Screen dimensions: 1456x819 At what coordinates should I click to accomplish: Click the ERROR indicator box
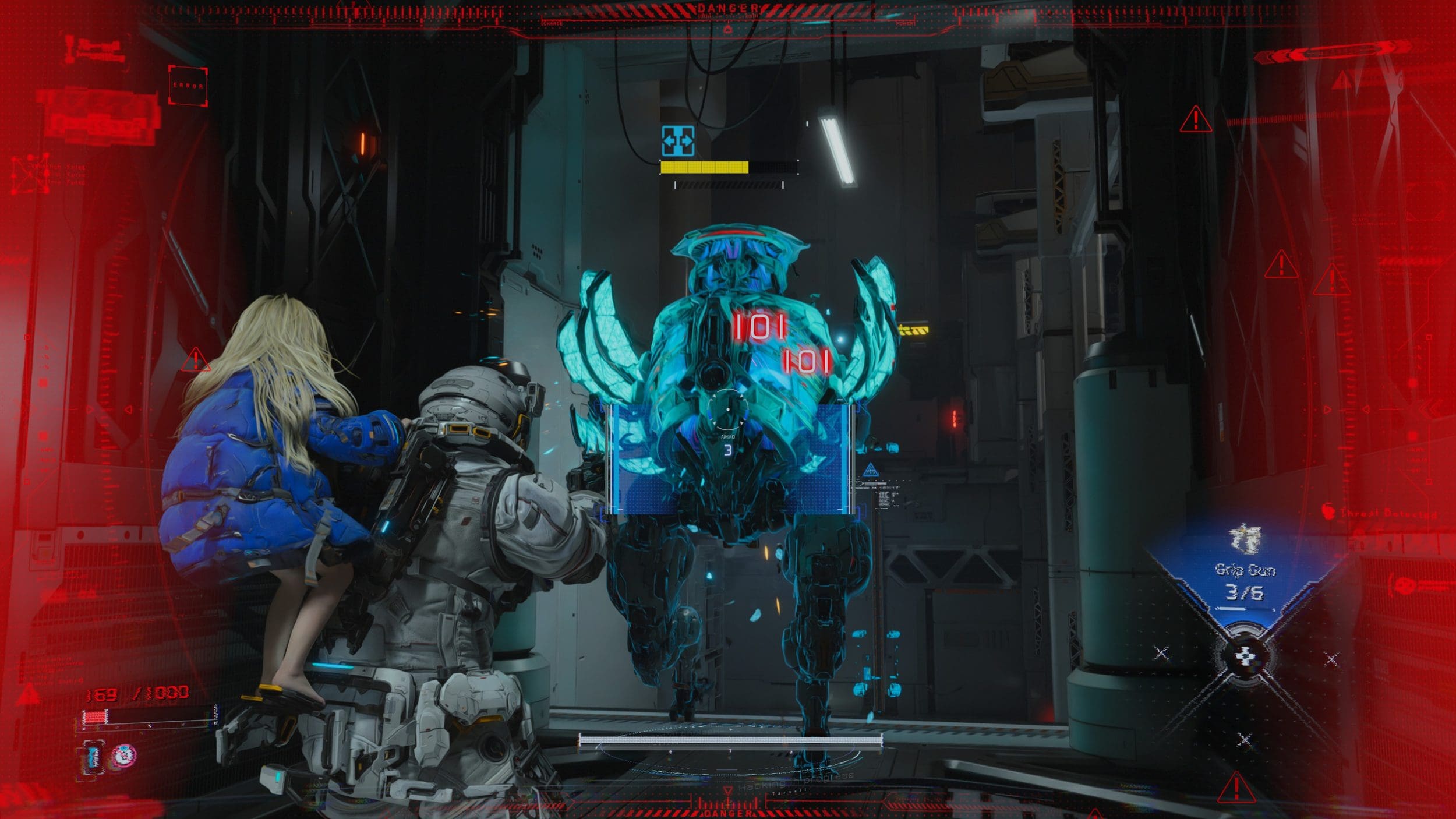click(x=188, y=86)
